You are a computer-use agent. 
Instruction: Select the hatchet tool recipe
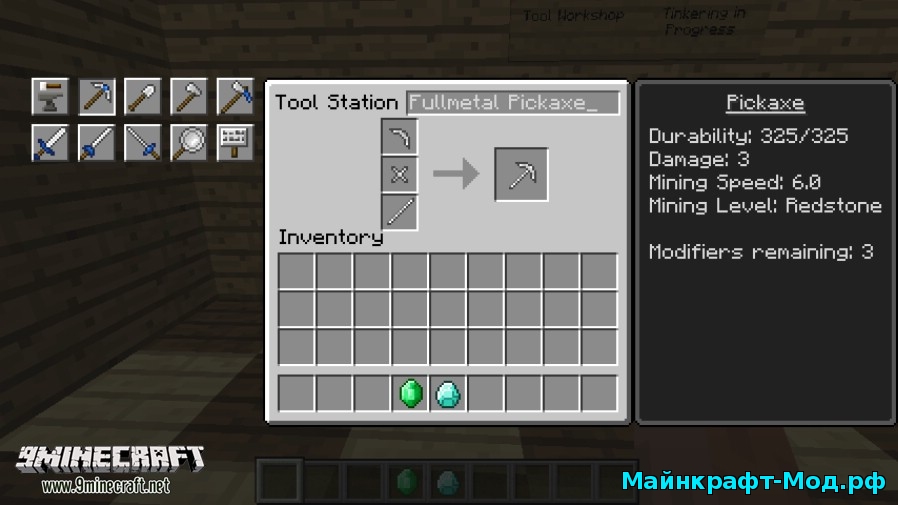click(188, 97)
